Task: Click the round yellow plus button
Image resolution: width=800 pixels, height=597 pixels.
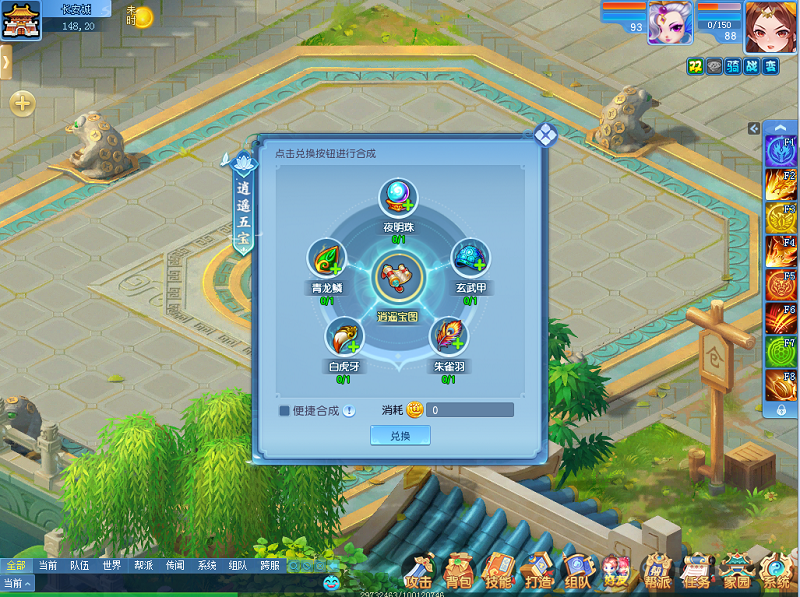Action: pyautogui.click(x=22, y=102)
